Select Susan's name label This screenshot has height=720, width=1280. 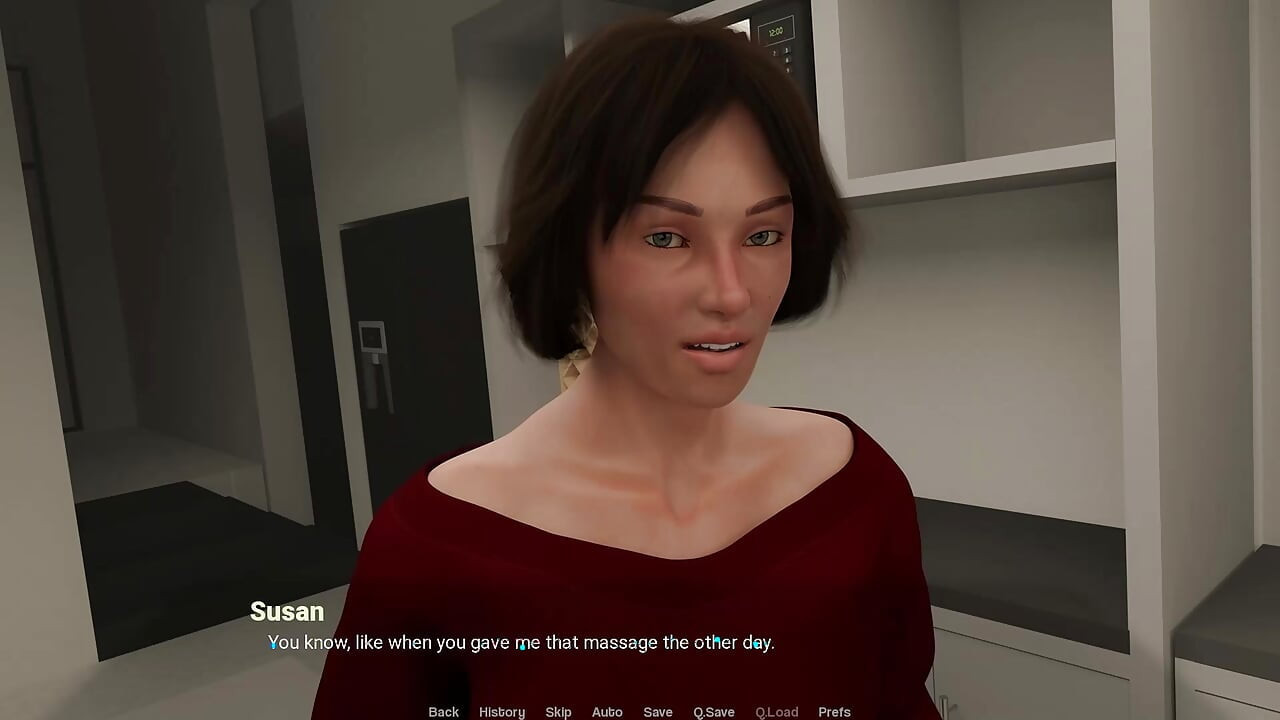click(x=285, y=612)
